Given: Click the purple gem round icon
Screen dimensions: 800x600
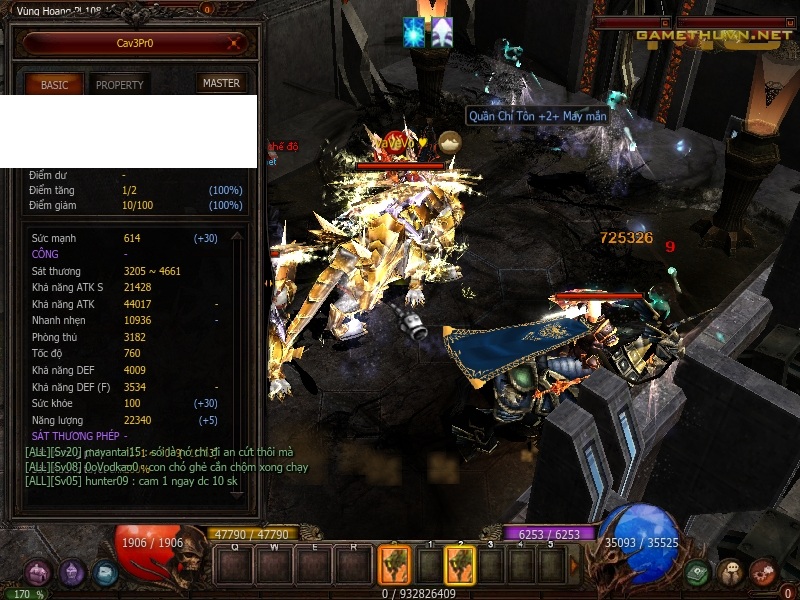Looking at the screenshot, I should pyautogui.click(x=72, y=573).
